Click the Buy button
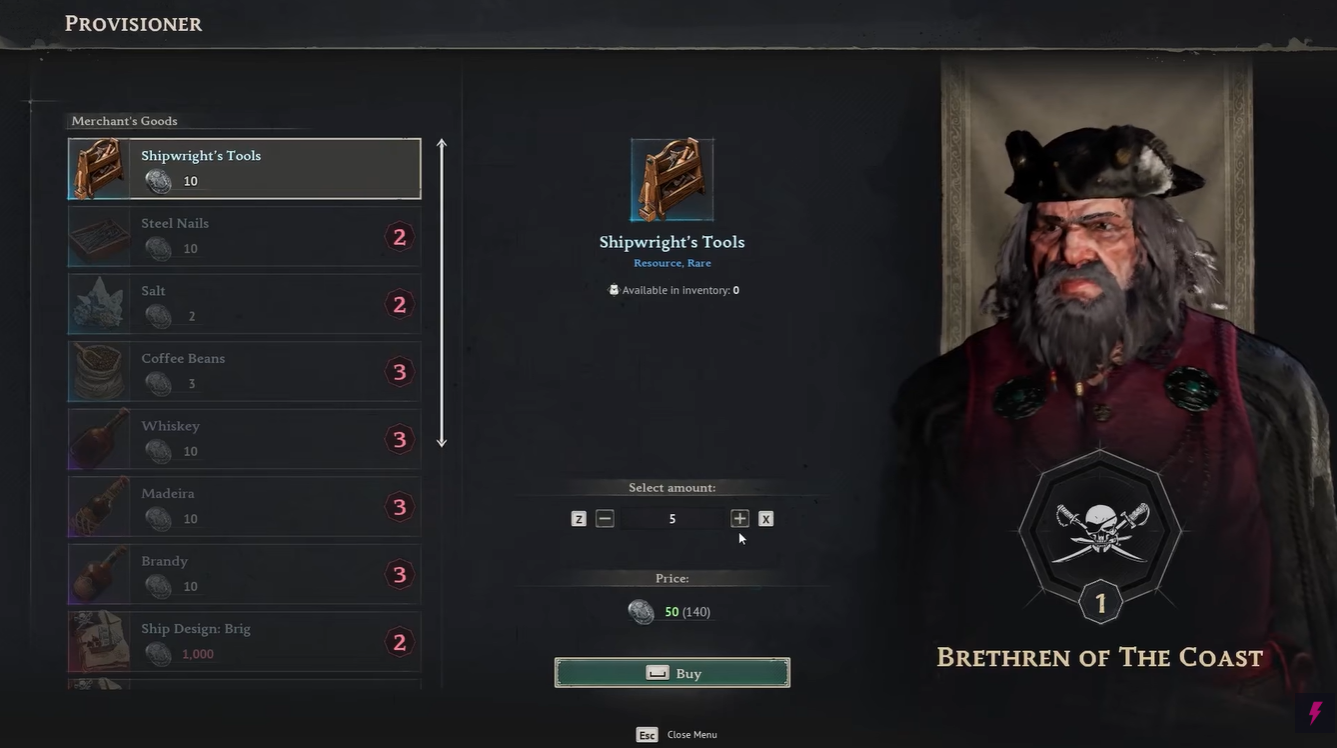 point(672,672)
